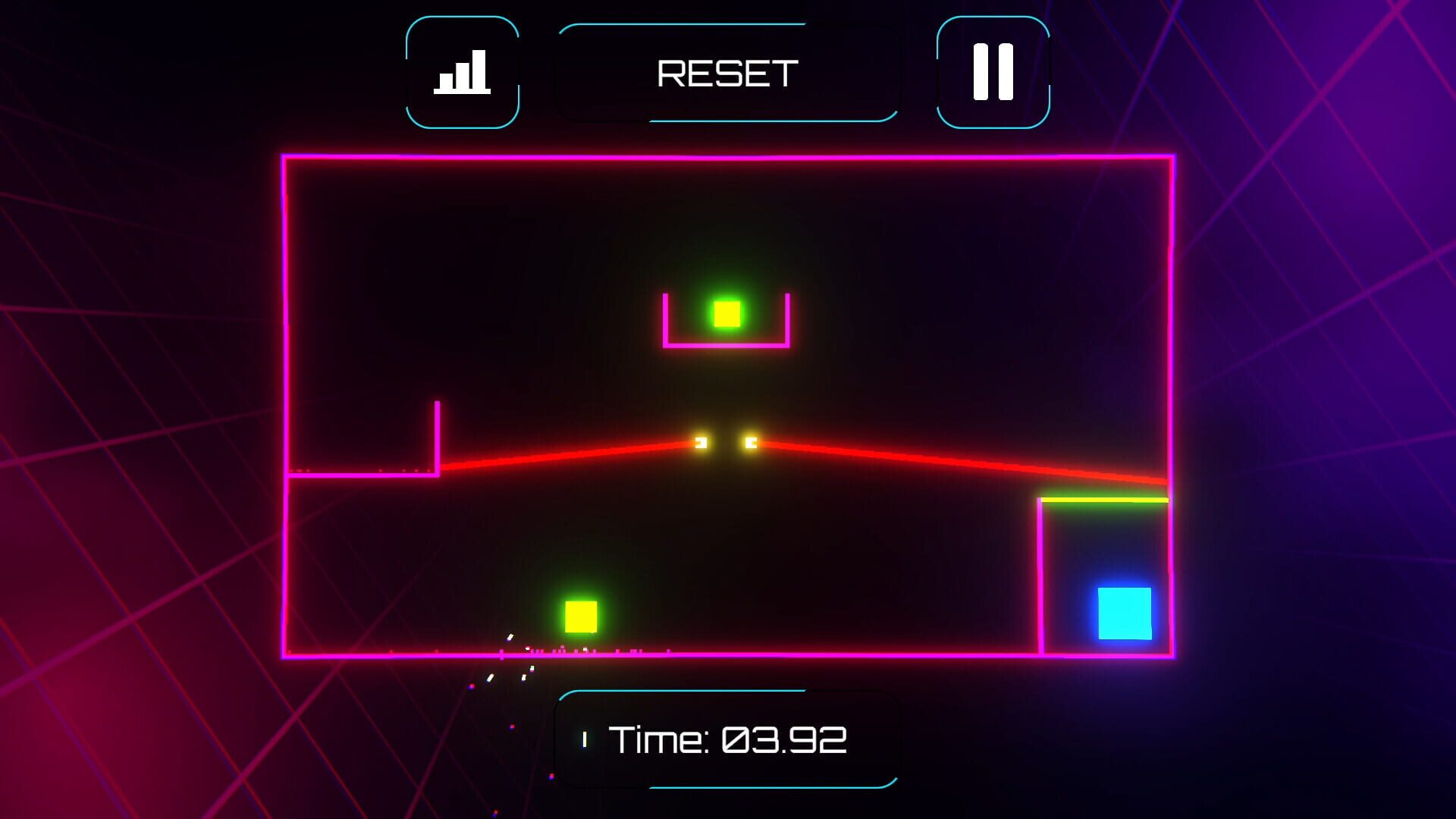Select the RESET header panel
This screenshot has width=1456, height=819.
point(726,72)
